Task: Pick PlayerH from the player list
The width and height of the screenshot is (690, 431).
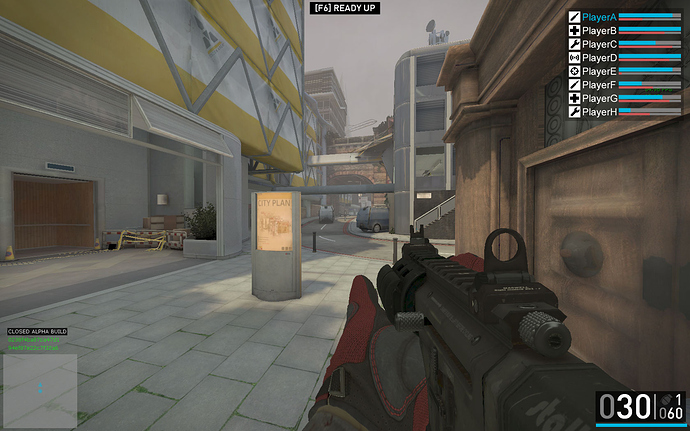Action: pyautogui.click(x=599, y=112)
